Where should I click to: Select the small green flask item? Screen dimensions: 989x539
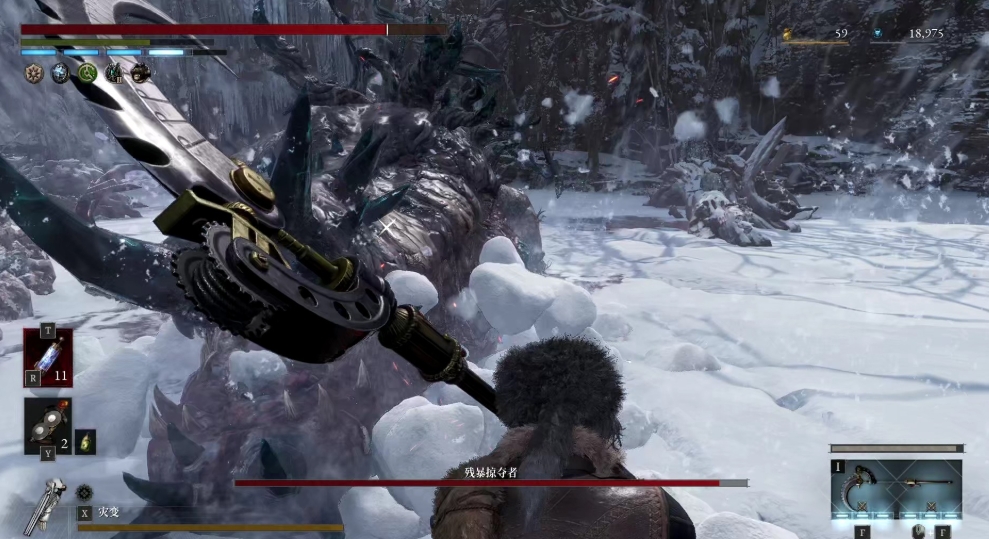[x=85, y=441]
